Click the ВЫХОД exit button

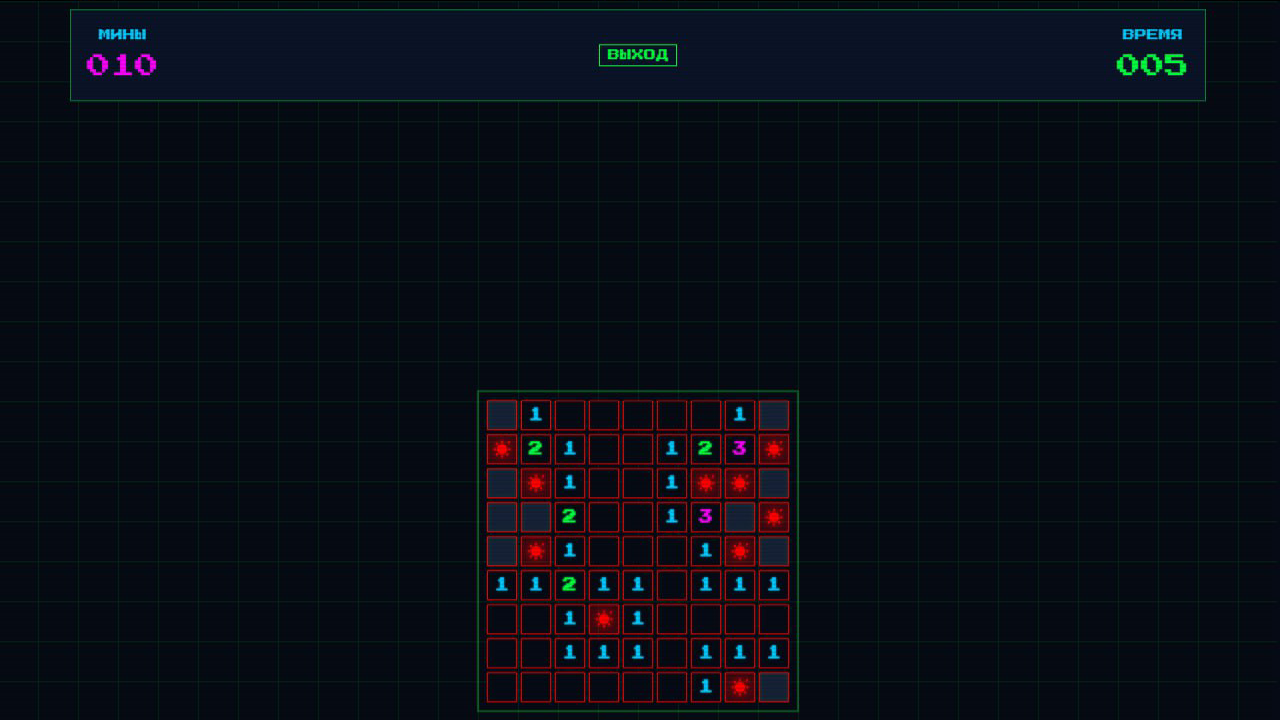(x=637, y=55)
